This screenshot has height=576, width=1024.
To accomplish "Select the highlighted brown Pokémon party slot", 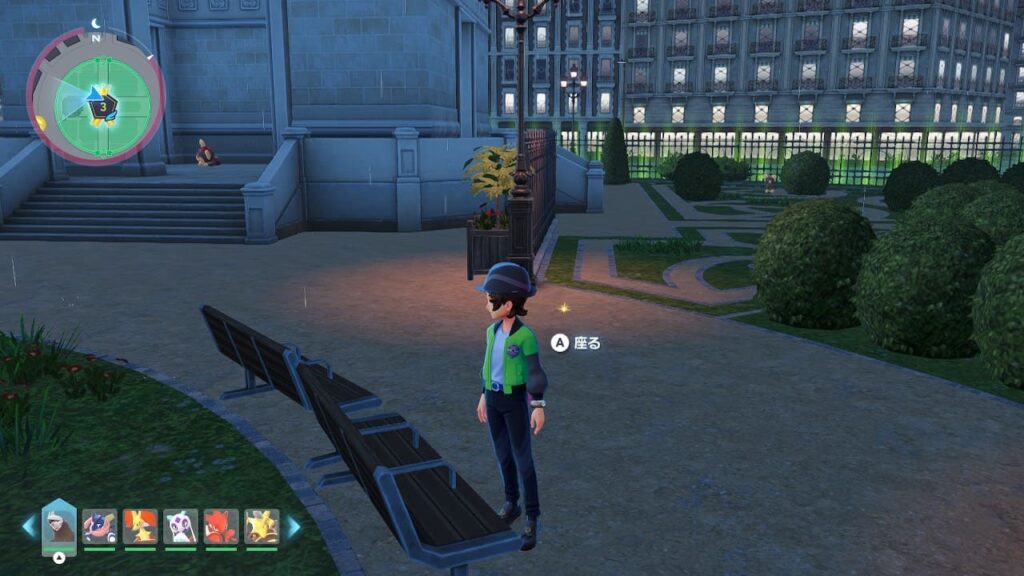I will [x=59, y=526].
